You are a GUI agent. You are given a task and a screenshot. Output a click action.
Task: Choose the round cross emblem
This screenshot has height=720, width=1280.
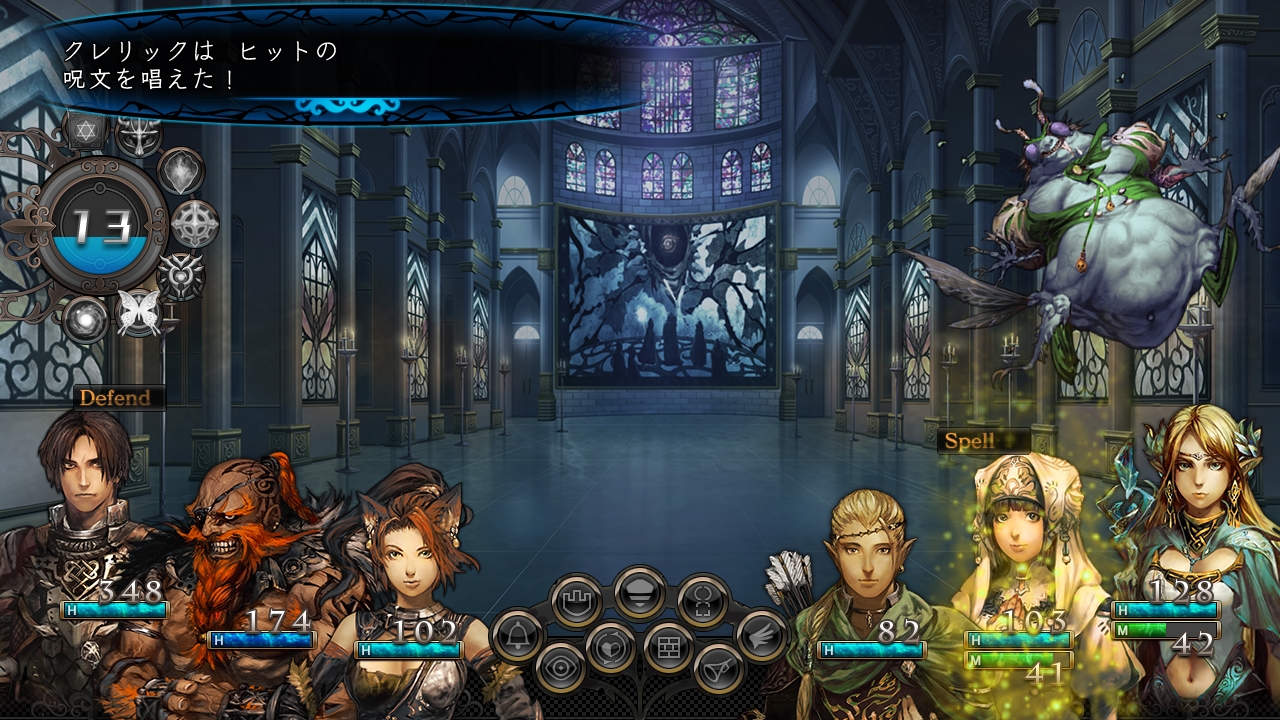point(195,223)
